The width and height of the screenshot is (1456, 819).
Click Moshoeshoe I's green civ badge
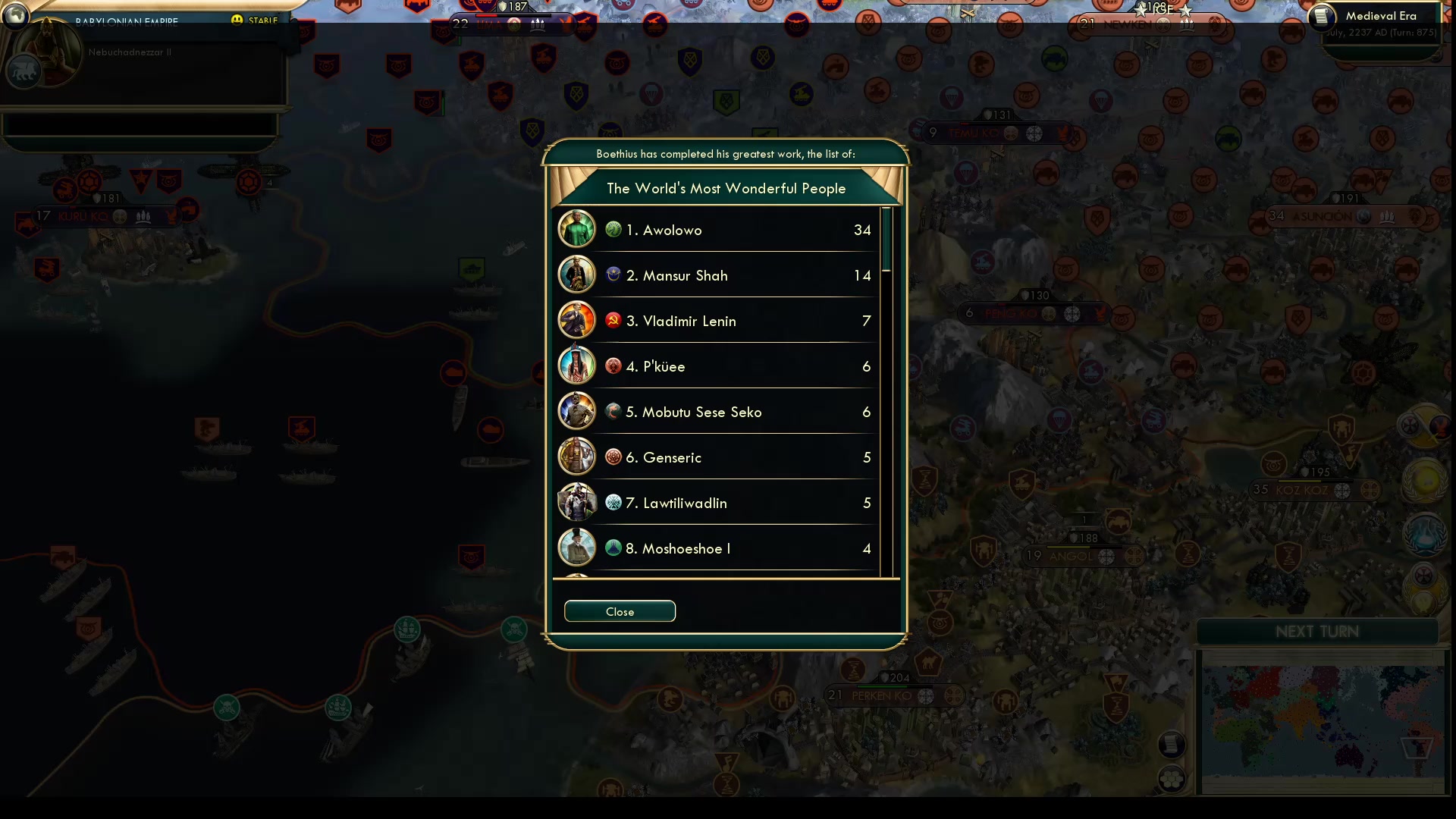[x=613, y=548]
